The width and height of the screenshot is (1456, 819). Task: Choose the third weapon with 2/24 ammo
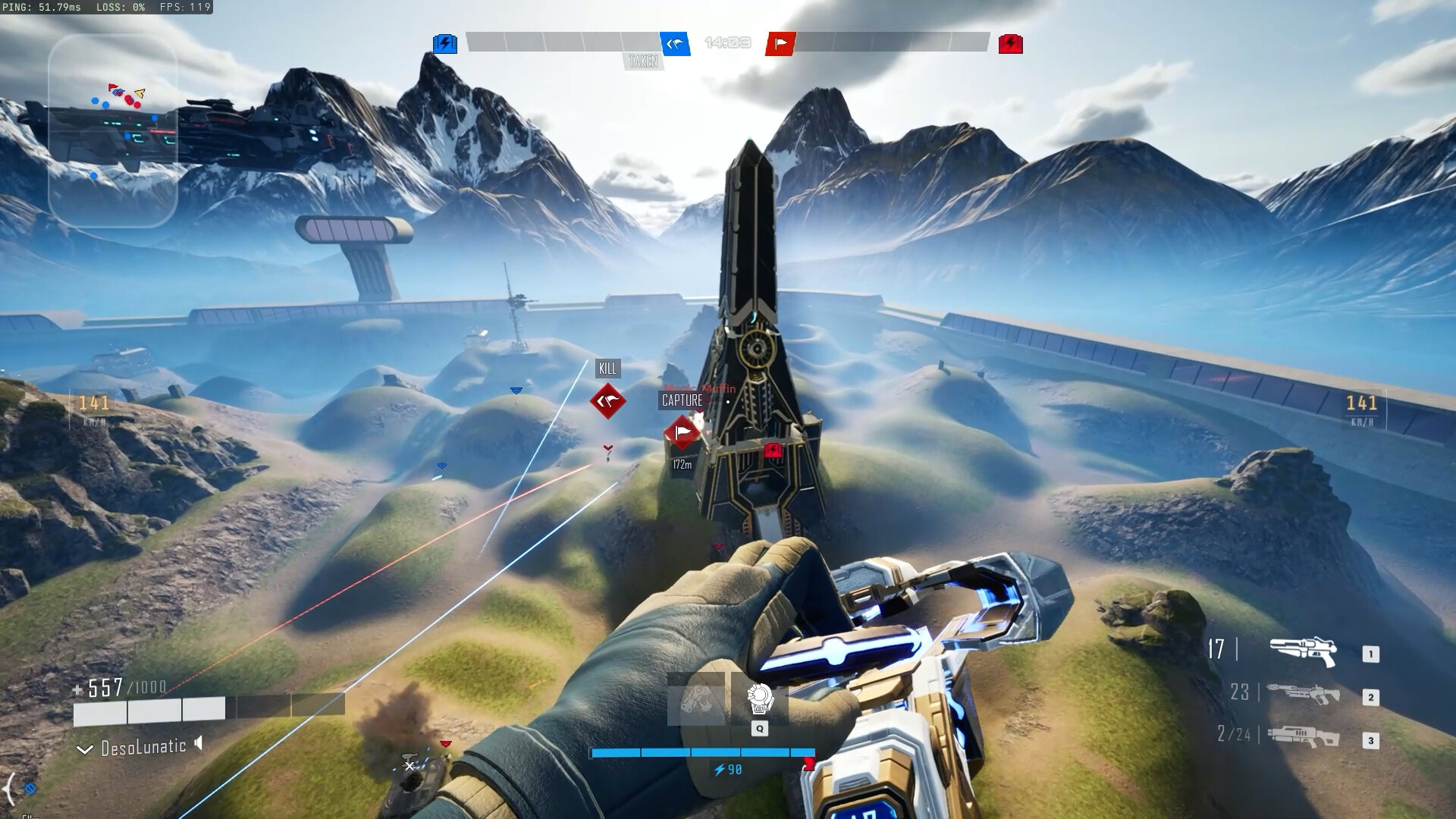(1303, 736)
